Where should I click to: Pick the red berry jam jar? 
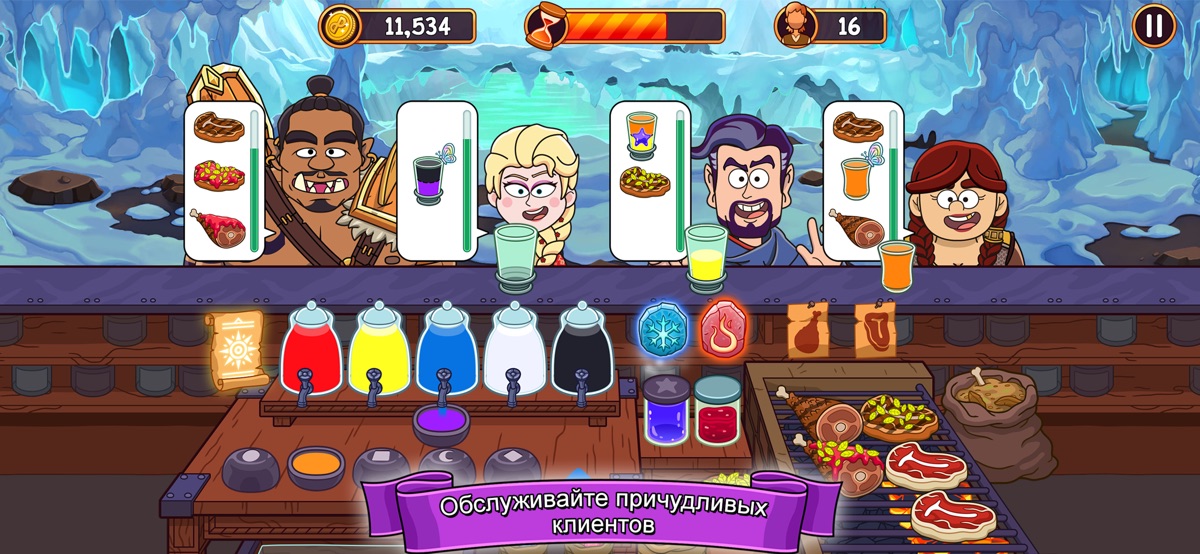[x=717, y=408]
